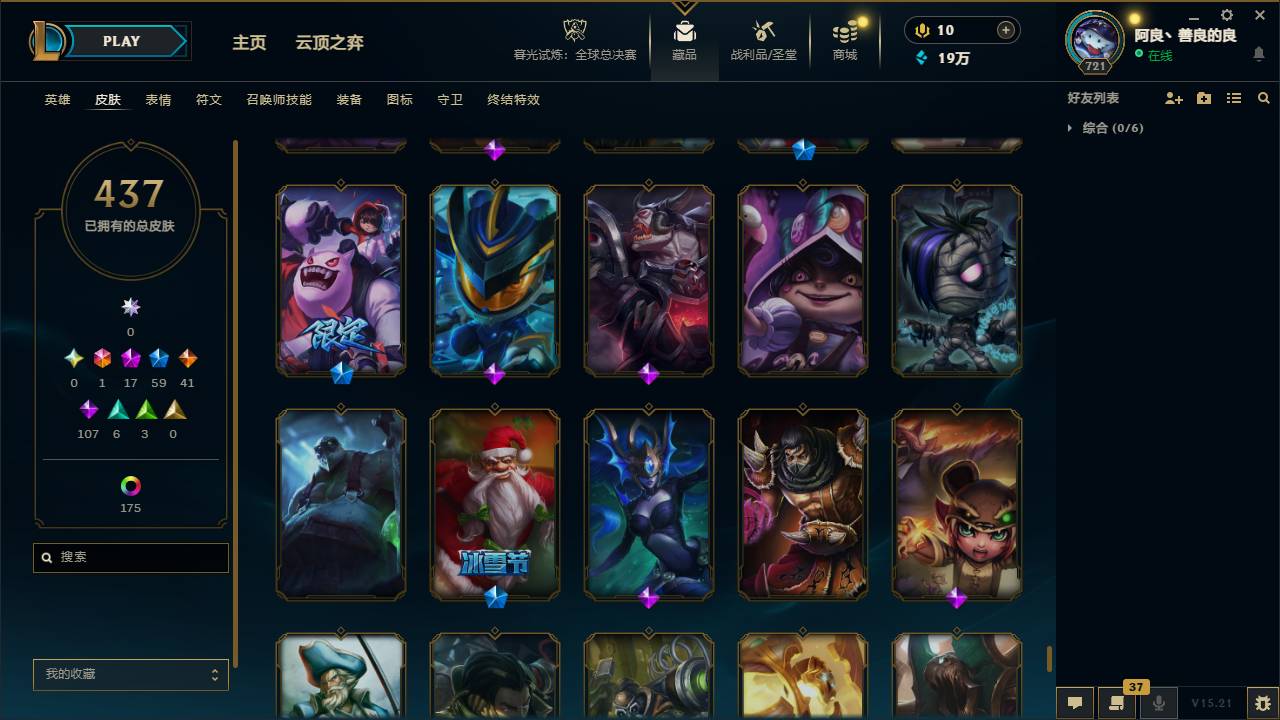1280x720 pixels.
Task: Click the 藏品 collection briefcase icon
Action: point(684,30)
